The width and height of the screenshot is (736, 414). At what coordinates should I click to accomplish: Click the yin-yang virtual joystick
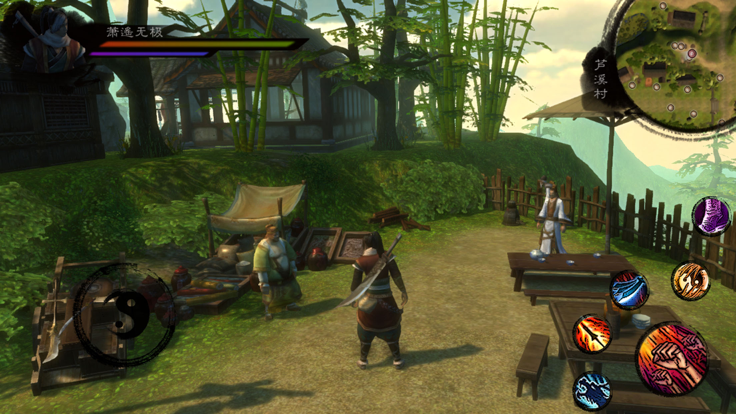(124, 316)
